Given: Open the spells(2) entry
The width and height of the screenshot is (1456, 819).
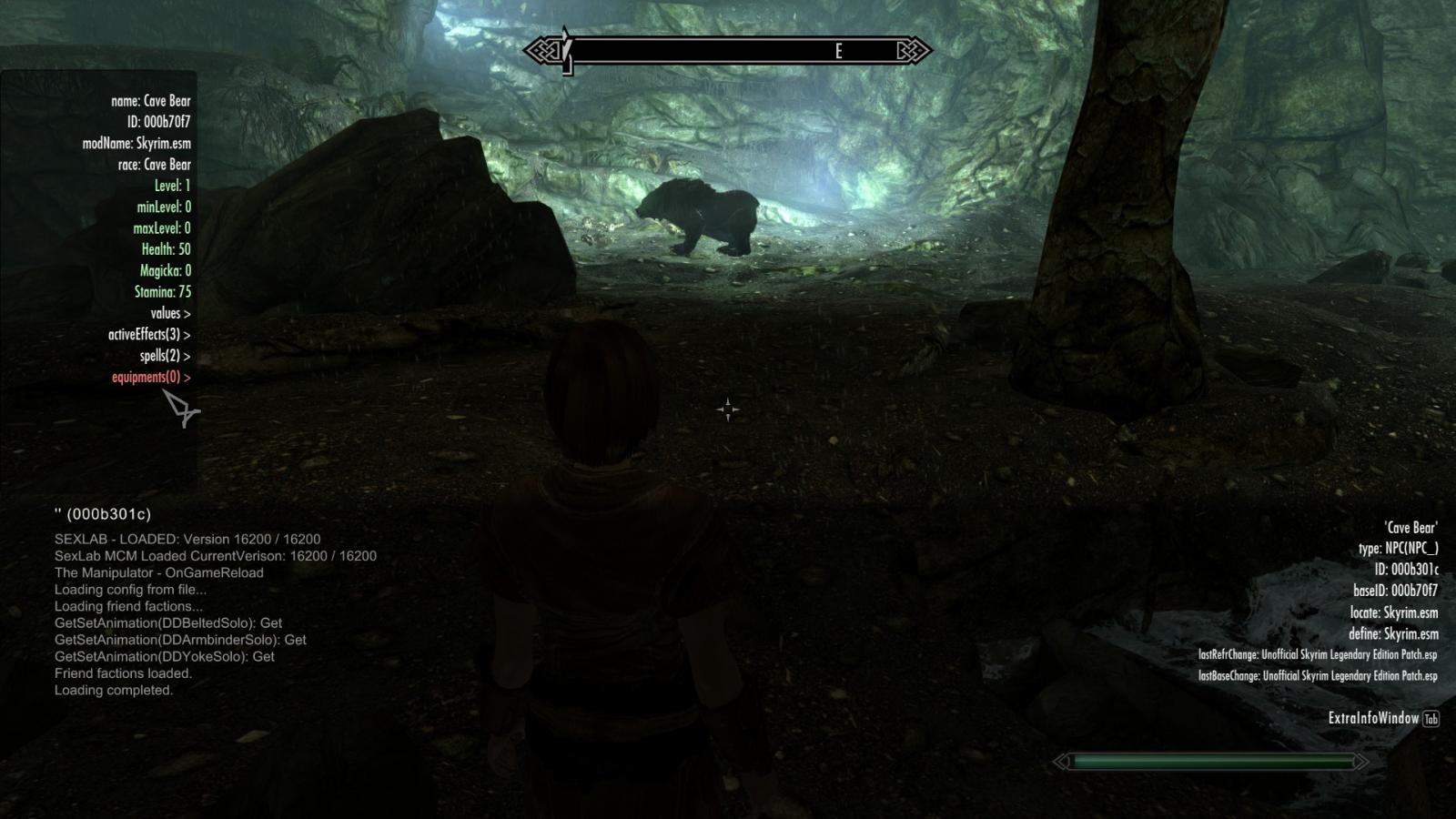Looking at the screenshot, I should tap(167, 356).
